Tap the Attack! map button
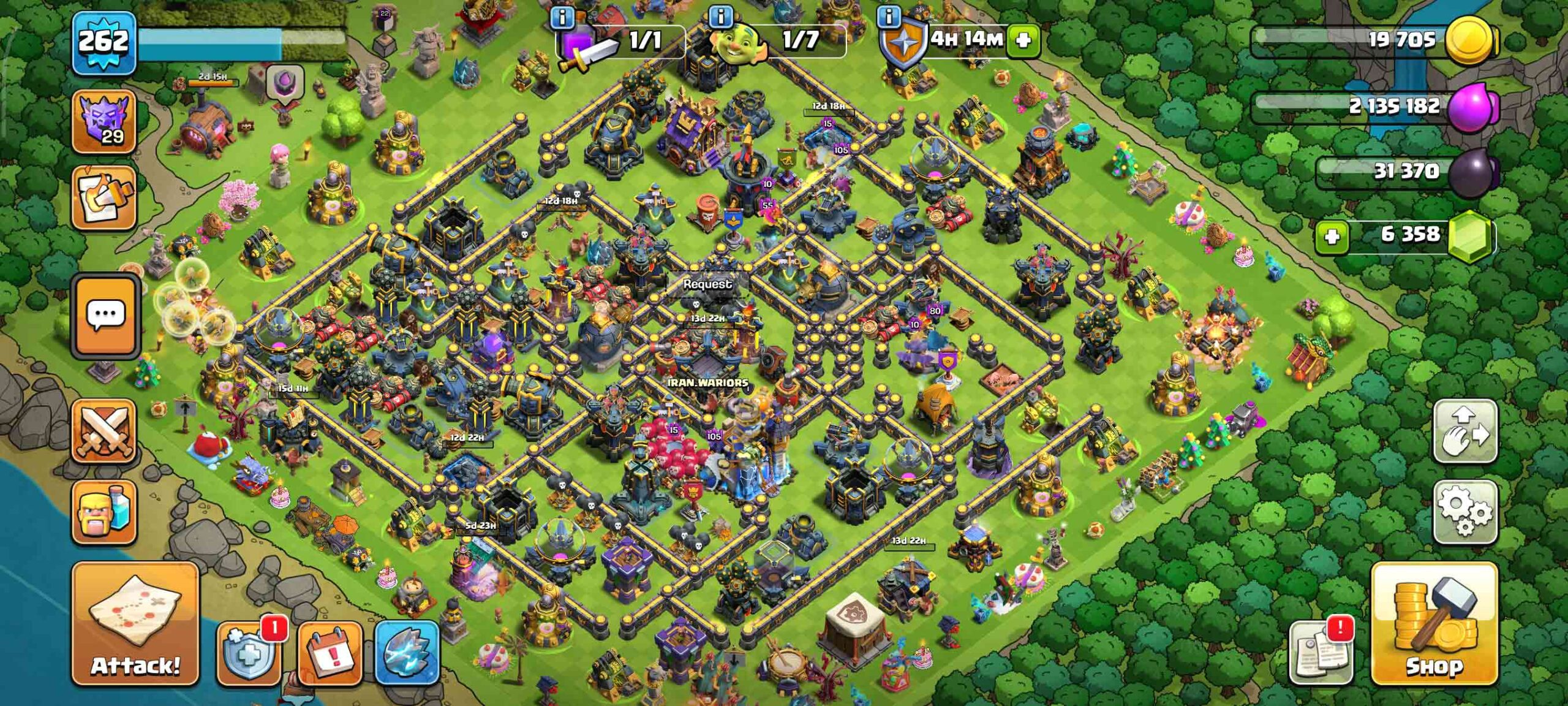 coord(135,623)
